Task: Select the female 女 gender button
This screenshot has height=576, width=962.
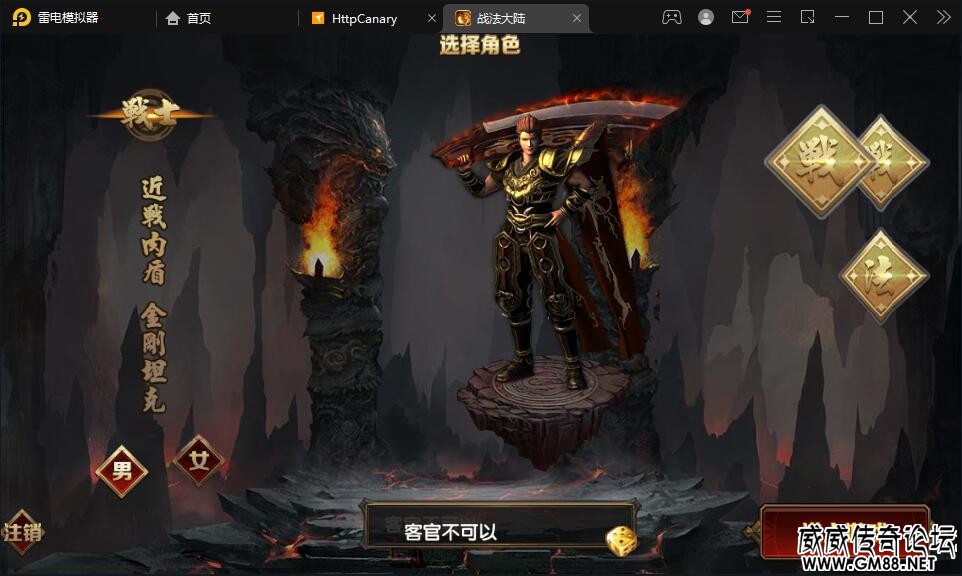Action: (199, 461)
